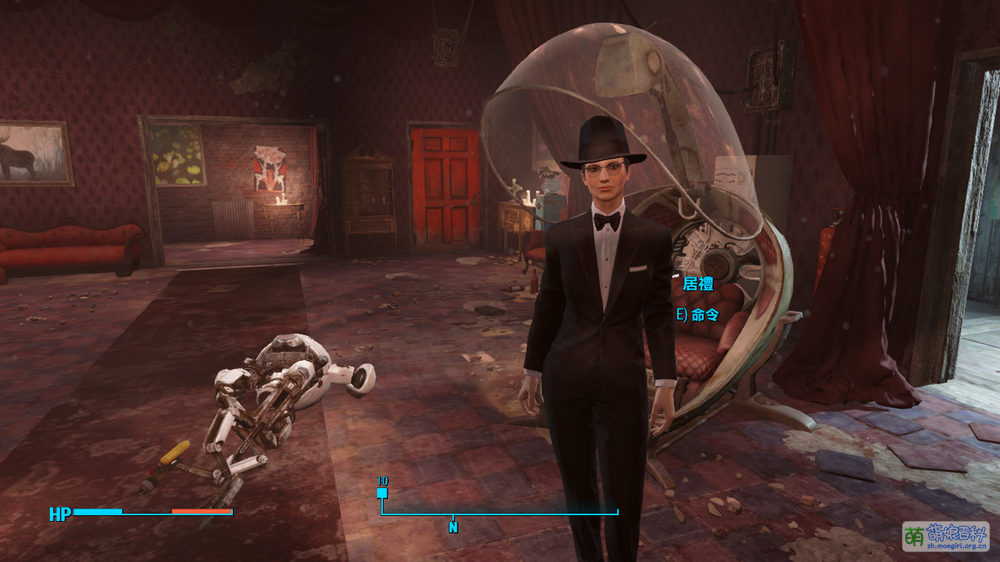
Task: Select the N heading on the compass bar
Action: 453,527
